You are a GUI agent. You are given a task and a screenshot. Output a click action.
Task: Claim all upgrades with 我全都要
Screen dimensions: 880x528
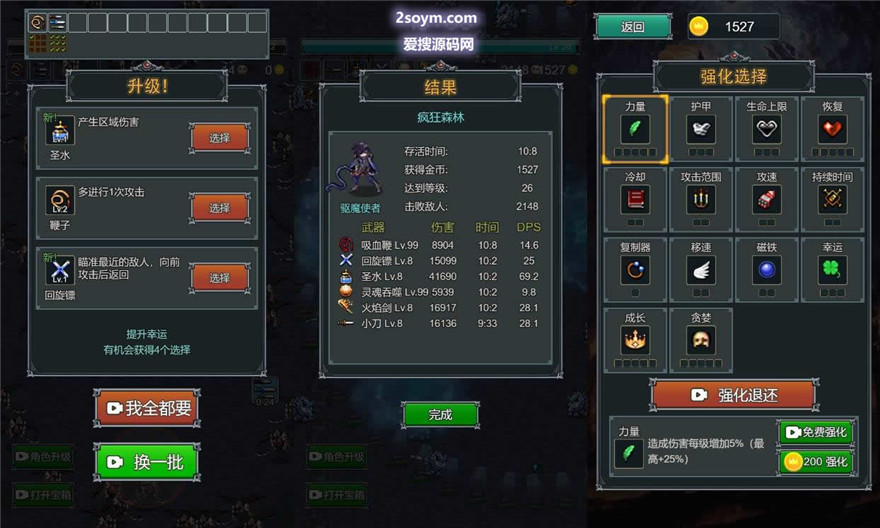(x=147, y=407)
